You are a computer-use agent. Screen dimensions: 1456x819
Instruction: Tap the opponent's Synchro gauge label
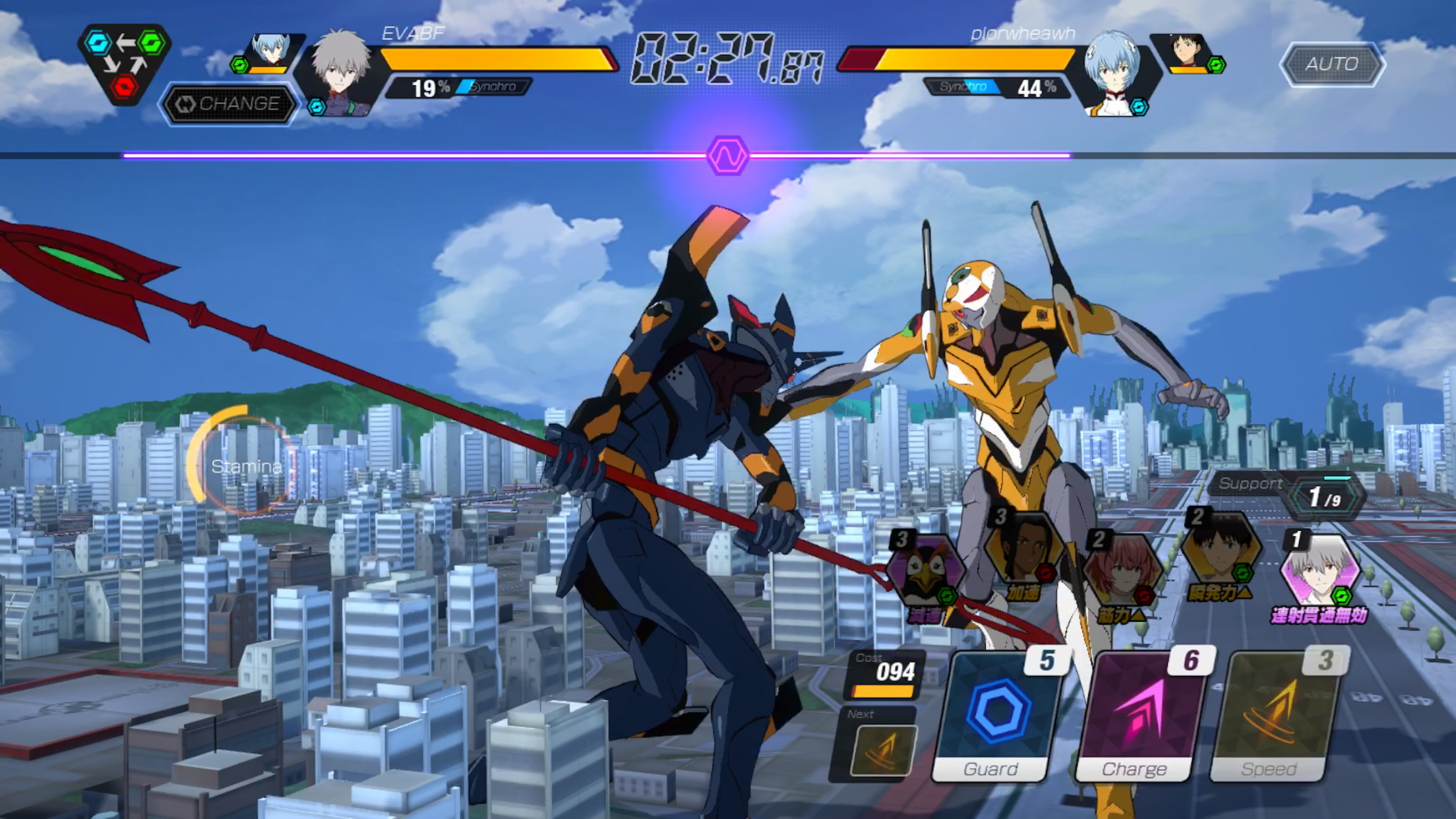click(963, 86)
